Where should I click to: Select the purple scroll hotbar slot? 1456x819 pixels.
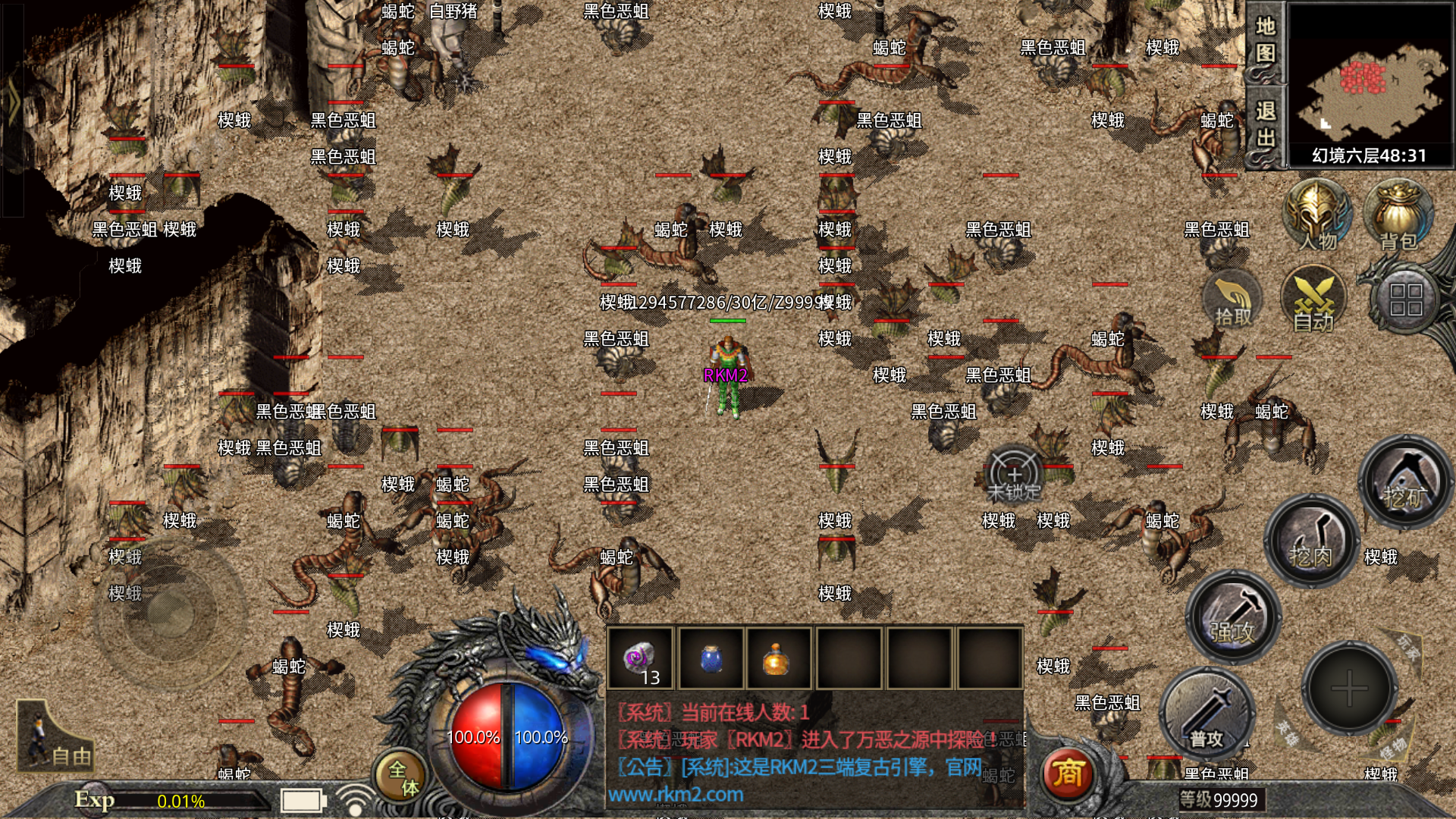639,658
